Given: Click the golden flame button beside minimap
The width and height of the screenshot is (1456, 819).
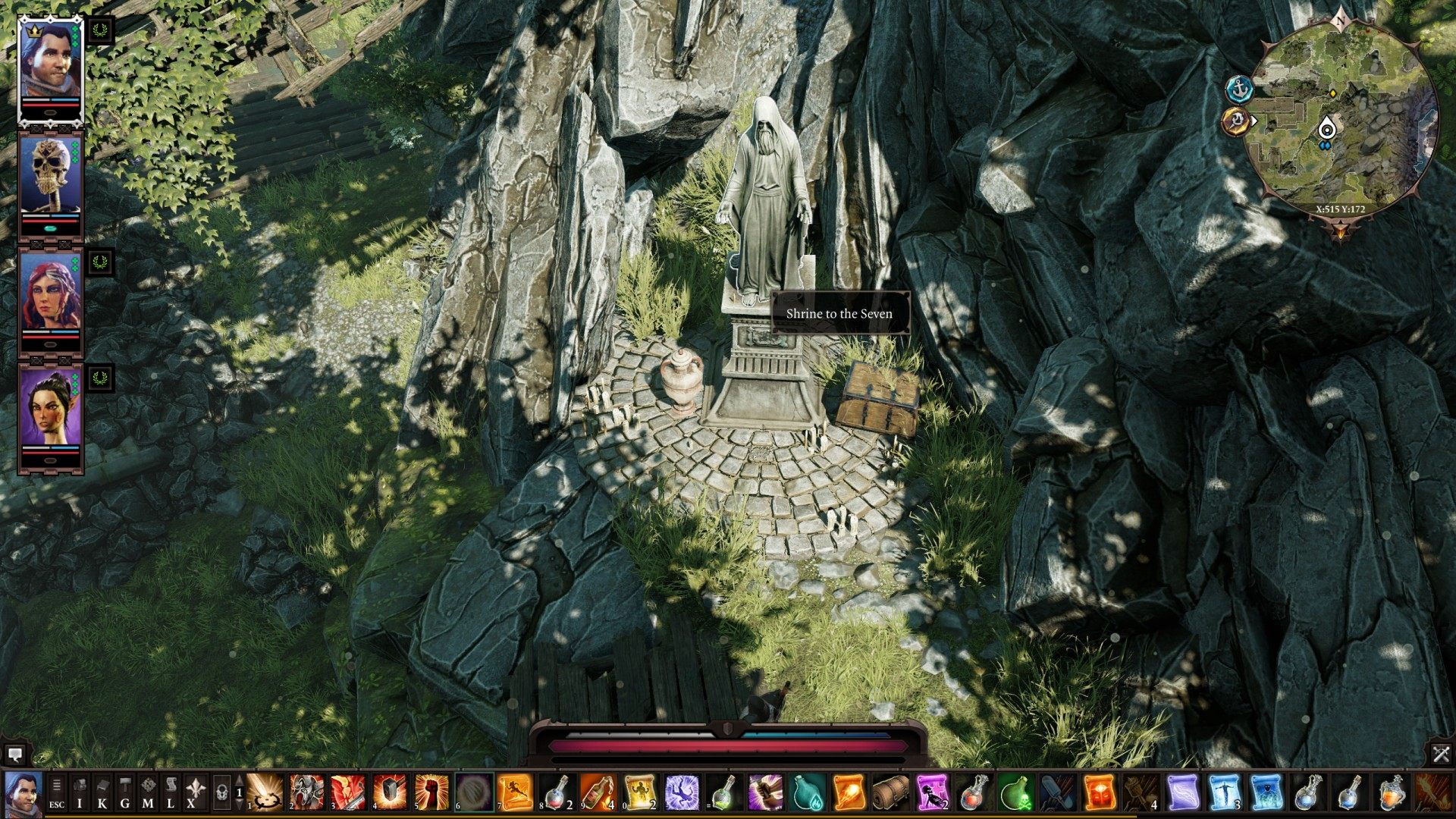Looking at the screenshot, I should 1236,121.
